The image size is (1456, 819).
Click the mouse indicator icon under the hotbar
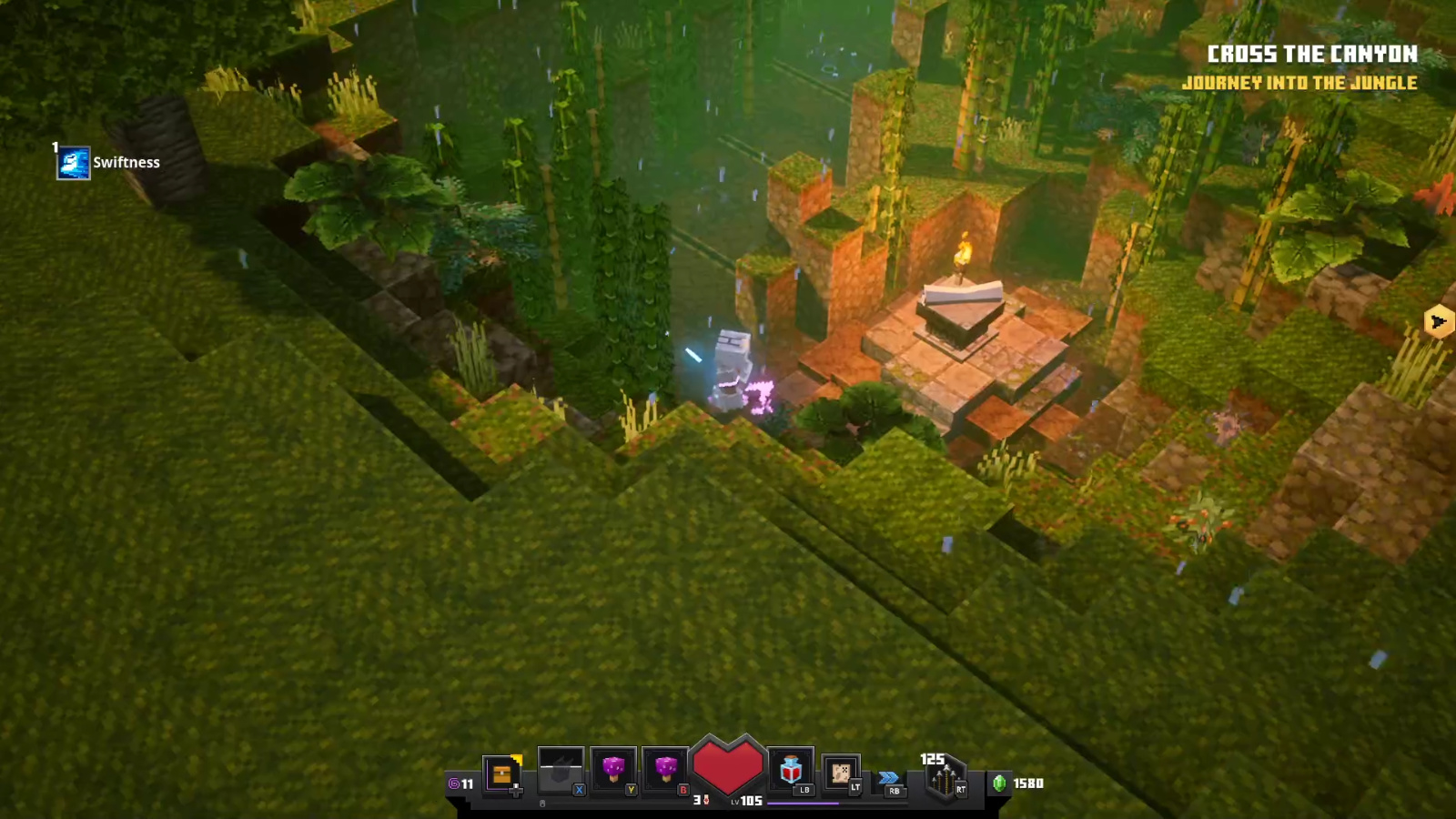[542, 803]
